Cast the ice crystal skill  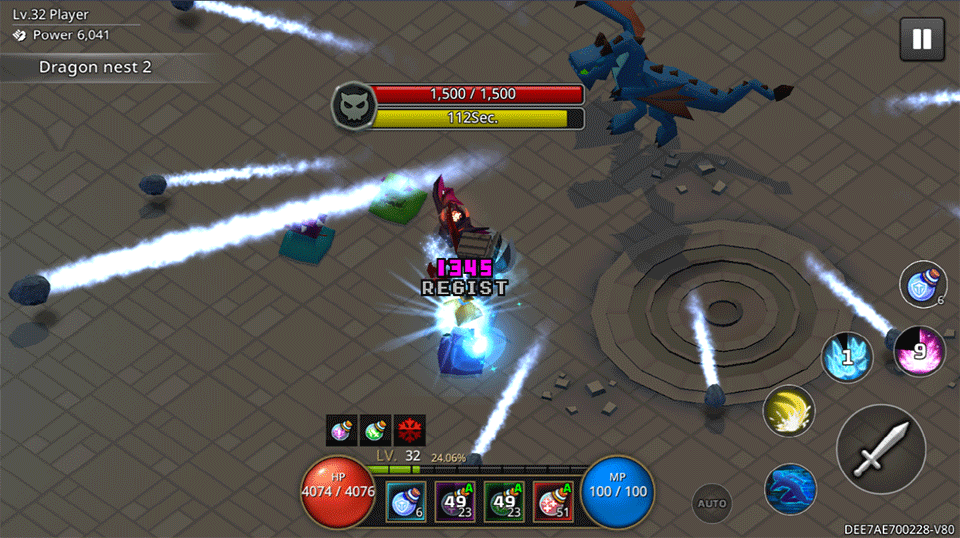[x=847, y=356]
